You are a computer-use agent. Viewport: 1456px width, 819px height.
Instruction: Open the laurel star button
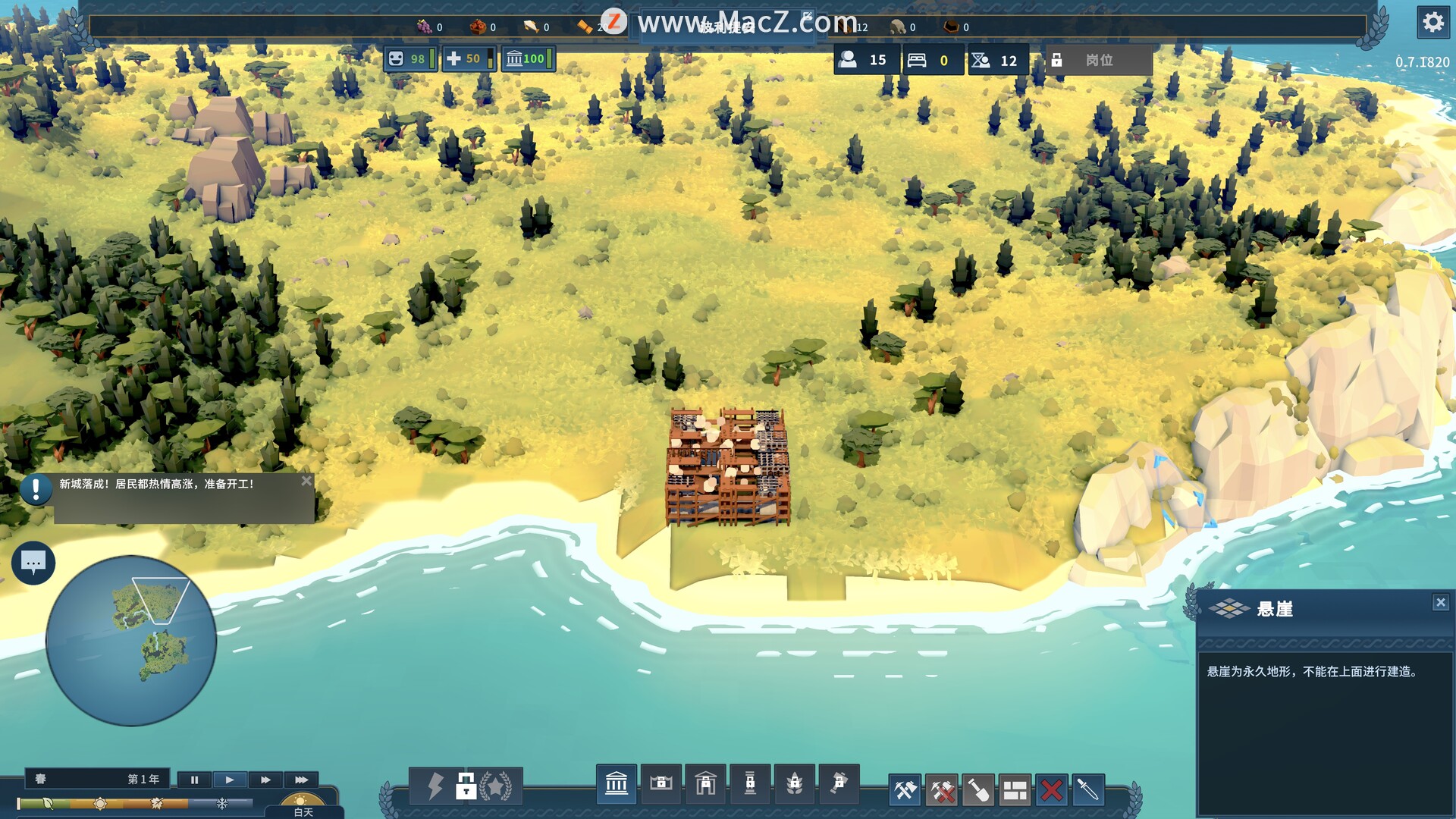click(496, 786)
